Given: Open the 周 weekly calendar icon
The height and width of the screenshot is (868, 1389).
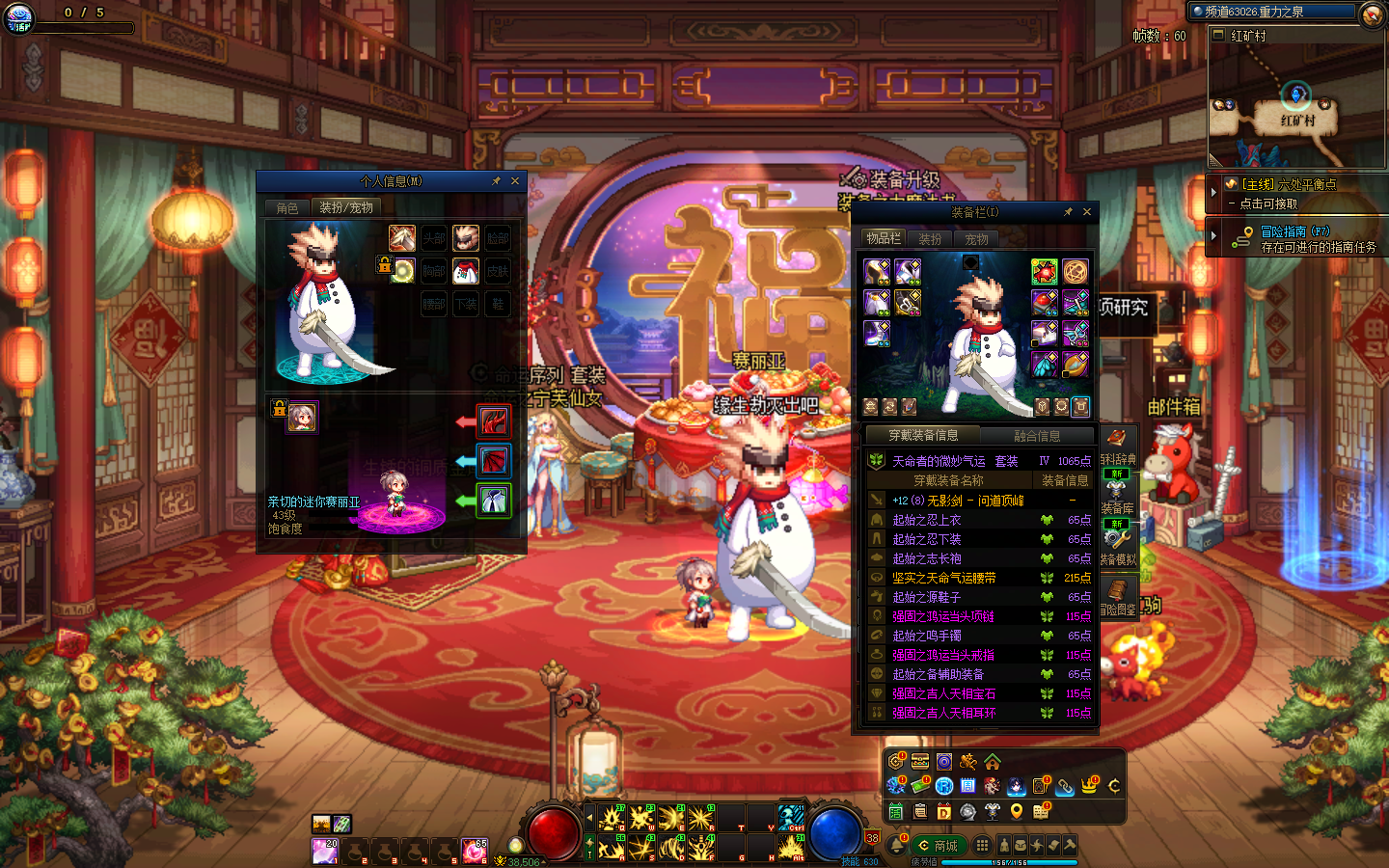Looking at the screenshot, I should coord(968,787).
